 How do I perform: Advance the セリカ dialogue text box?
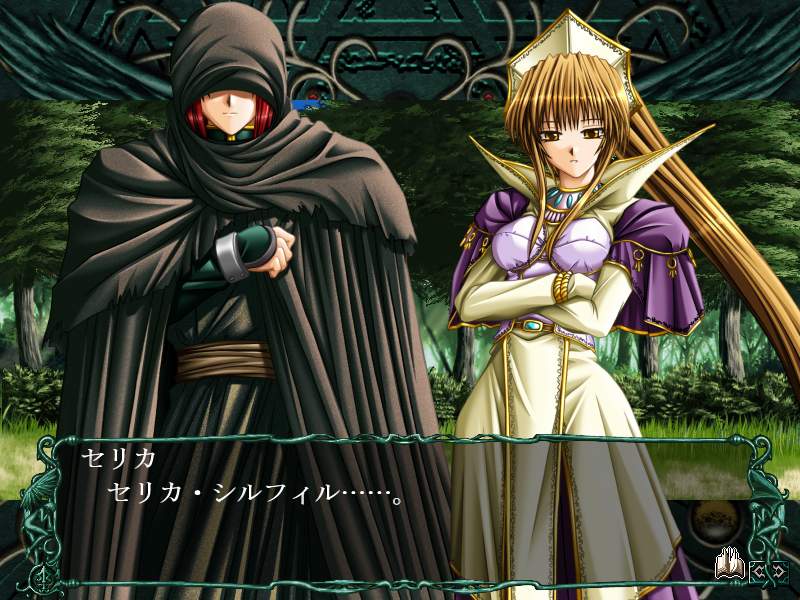tap(400, 508)
